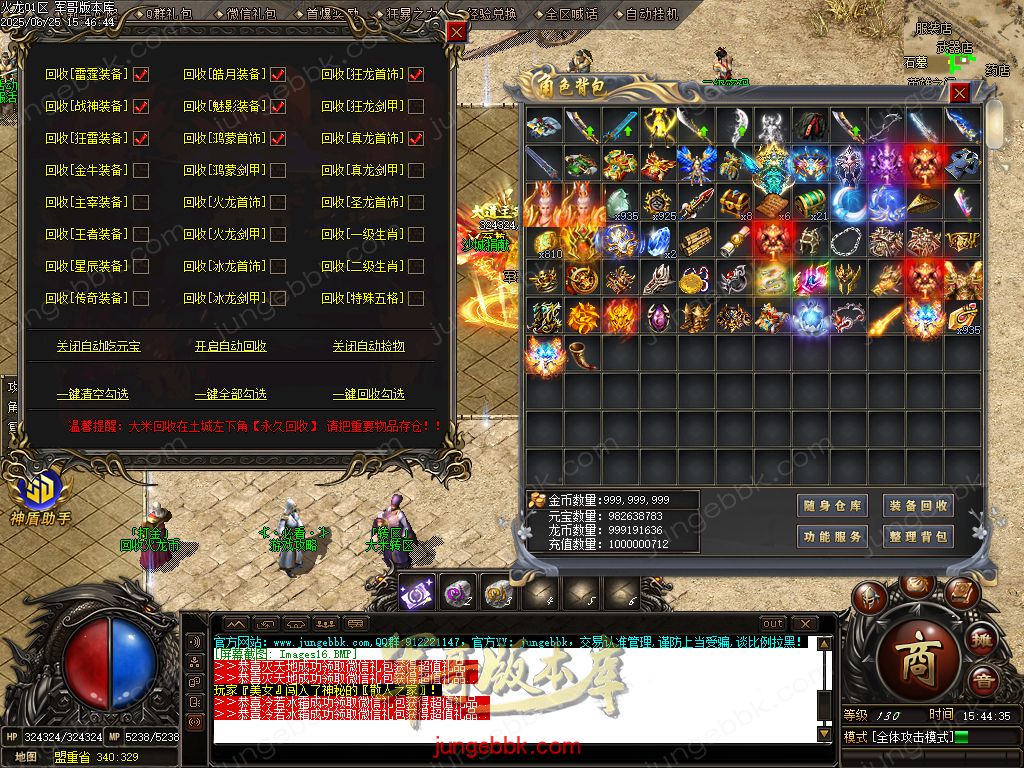
Task: Click the 关闭自动吃元宝 link
Action: pyautogui.click(x=98, y=346)
